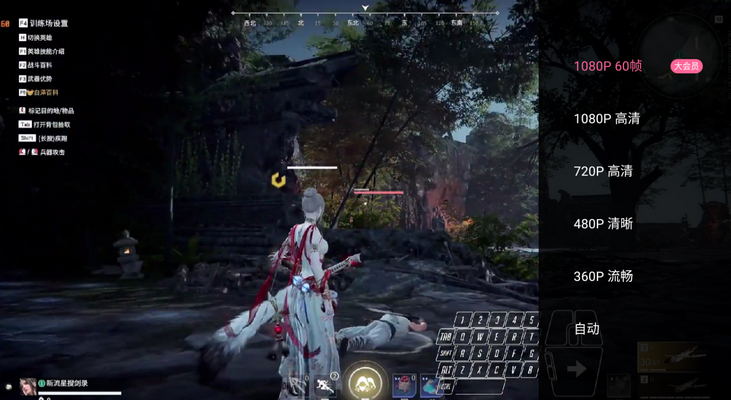Click the compass bar at top
Screen dimensions: 731x400
[365, 14]
